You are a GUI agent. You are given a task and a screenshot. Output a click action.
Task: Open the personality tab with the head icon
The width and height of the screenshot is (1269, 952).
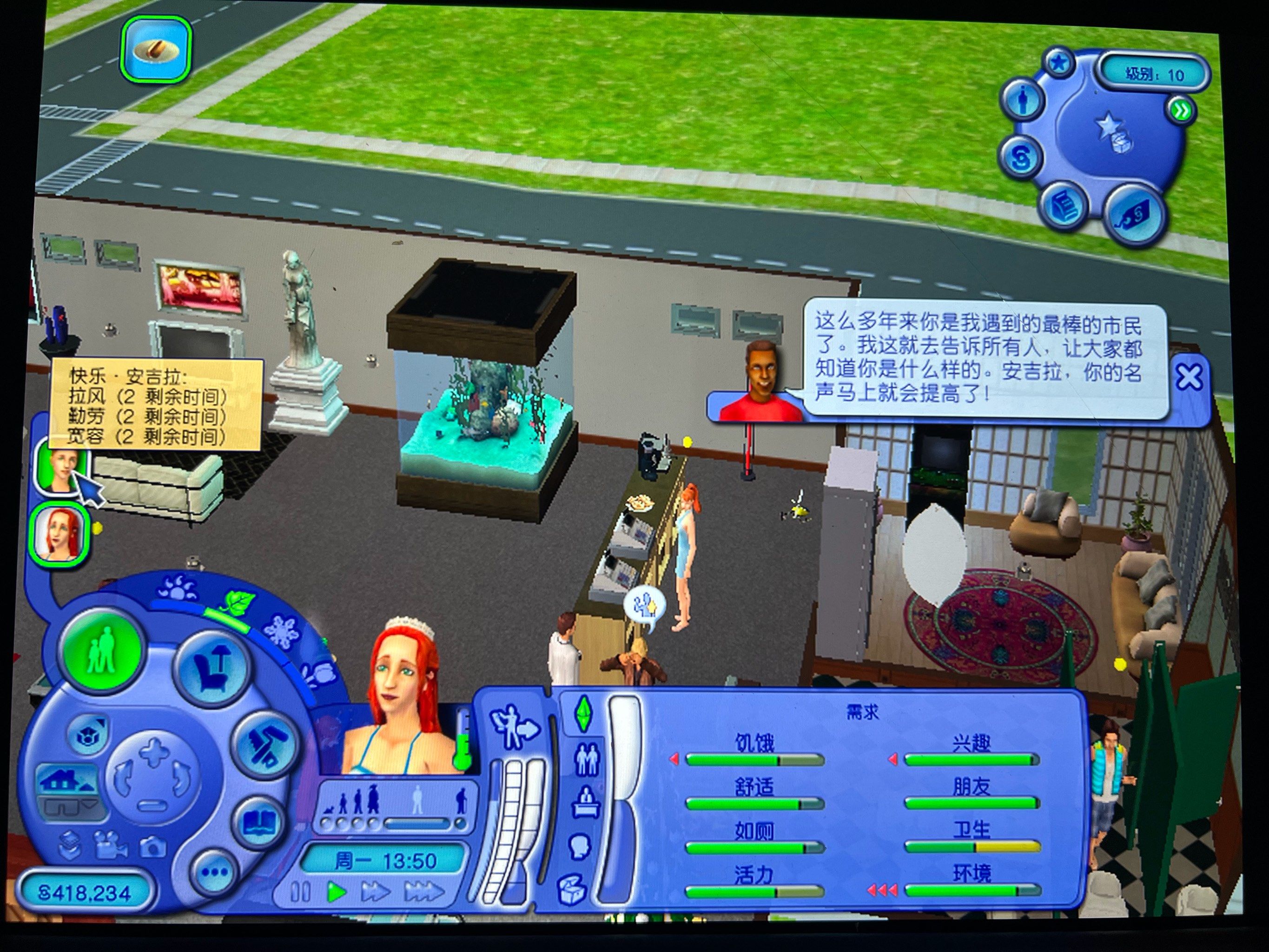[581, 845]
